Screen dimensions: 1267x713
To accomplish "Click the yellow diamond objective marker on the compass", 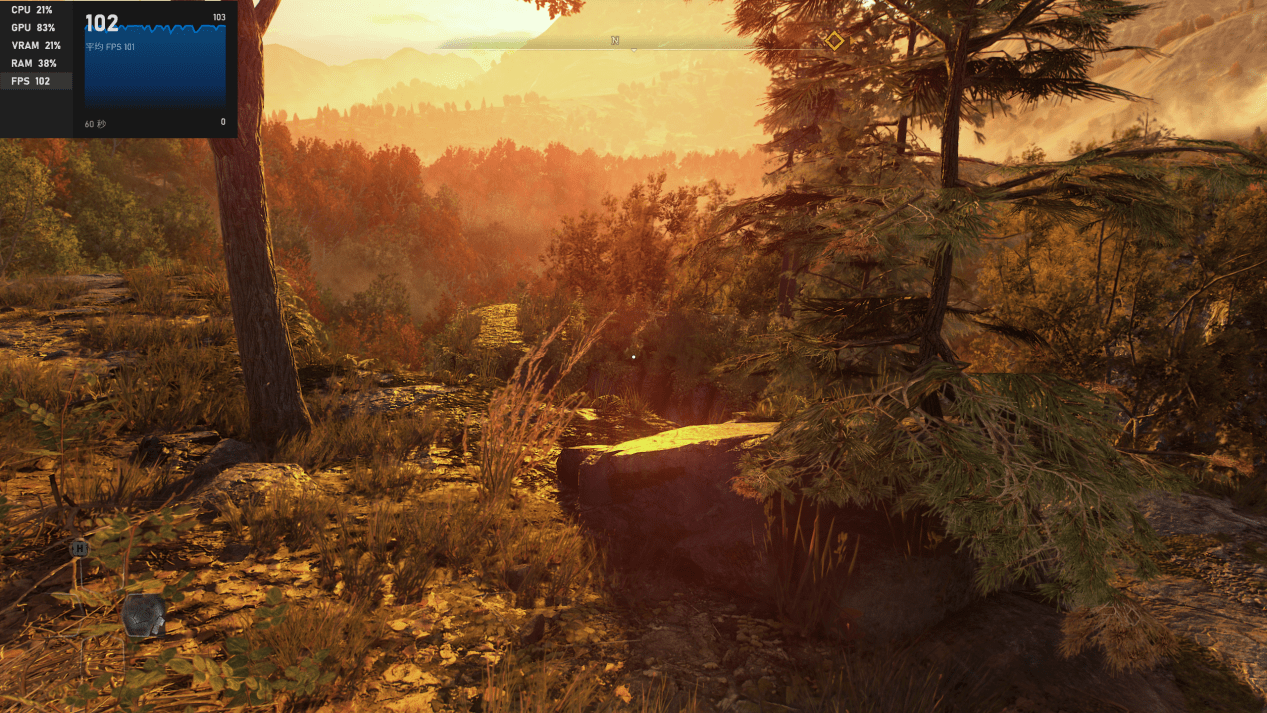I will click(834, 41).
